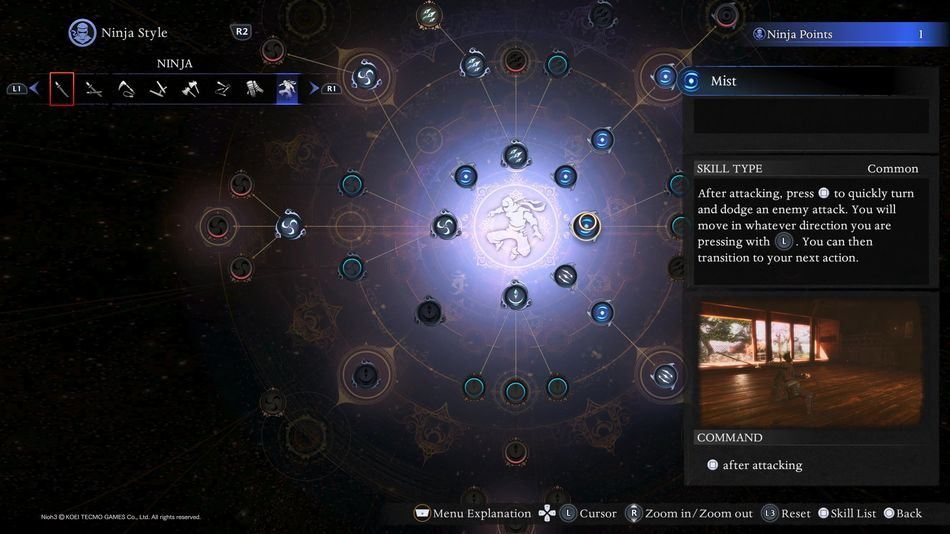Choose the clawed gauntlets weapon tab

click(x=254, y=89)
